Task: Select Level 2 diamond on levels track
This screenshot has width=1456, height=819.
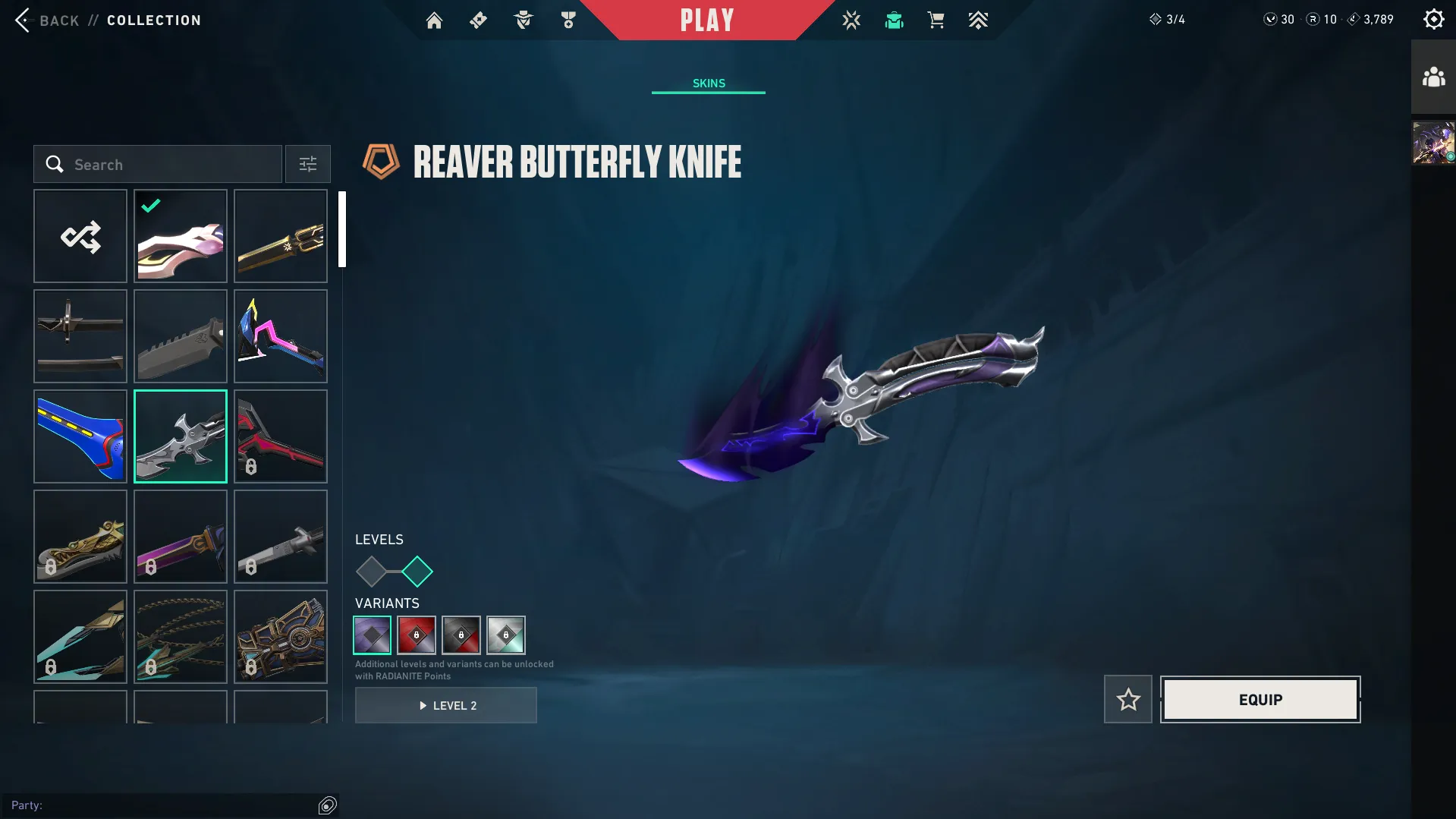Action: pyautogui.click(x=417, y=572)
